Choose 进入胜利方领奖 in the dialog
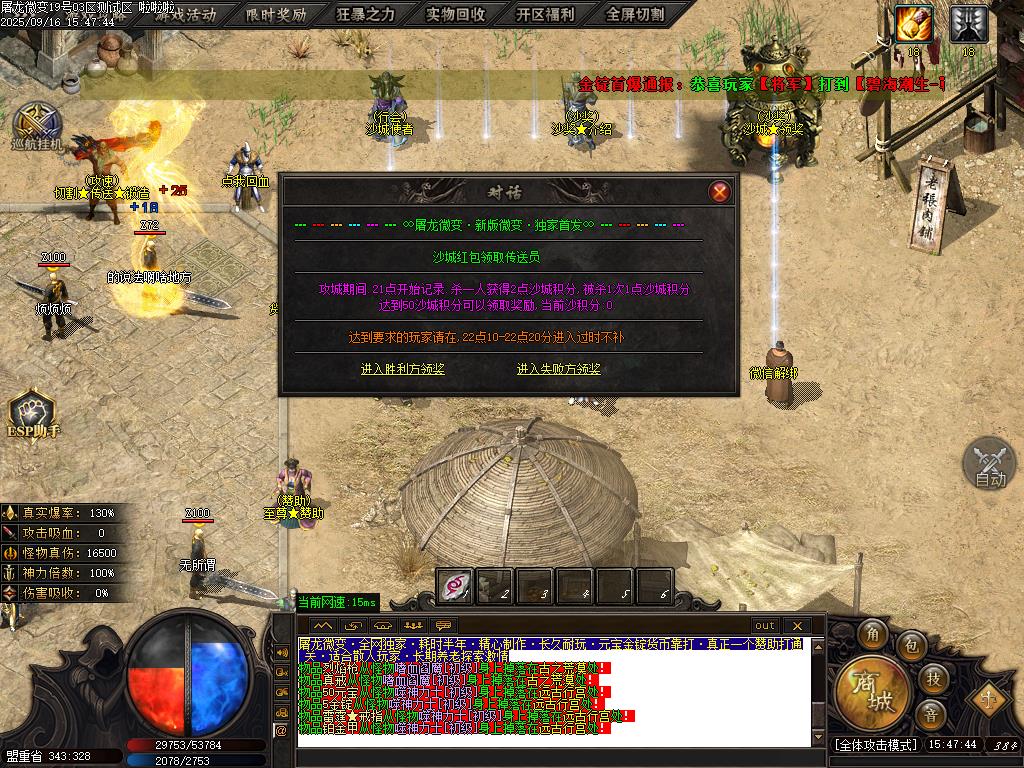 403,369
